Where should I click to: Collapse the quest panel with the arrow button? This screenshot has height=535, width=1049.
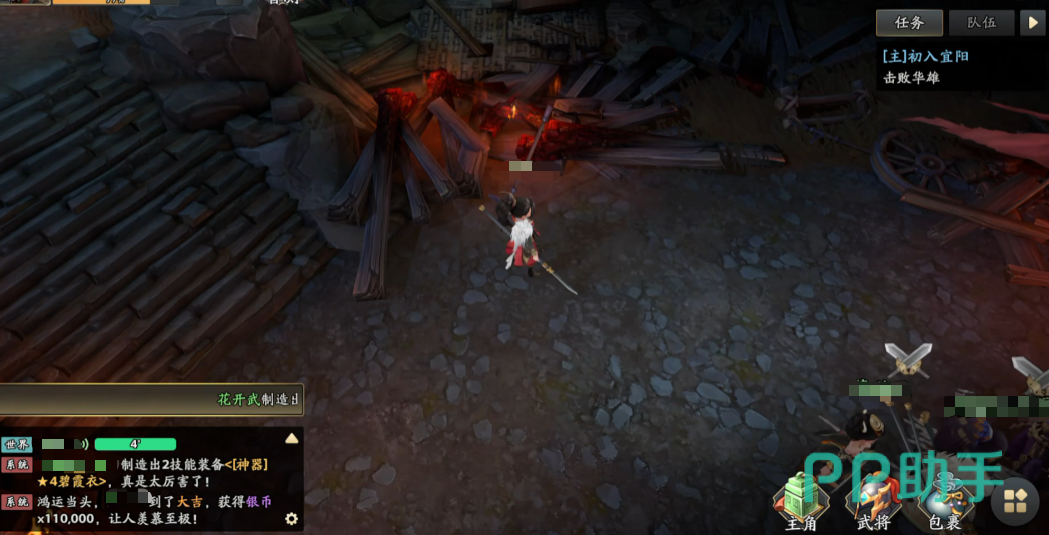1031,23
